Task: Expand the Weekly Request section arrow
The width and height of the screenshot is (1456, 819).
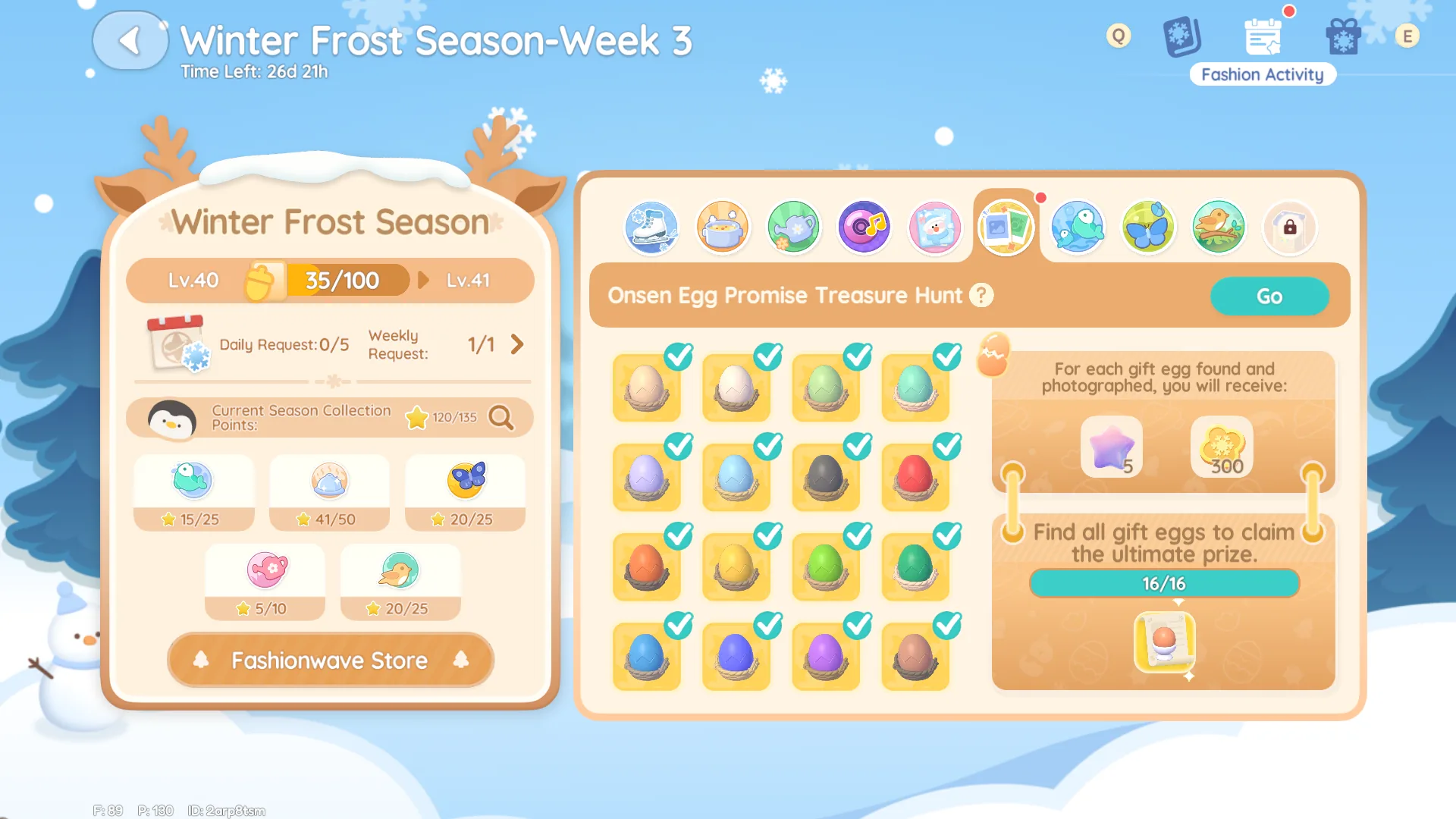Action: [x=518, y=344]
